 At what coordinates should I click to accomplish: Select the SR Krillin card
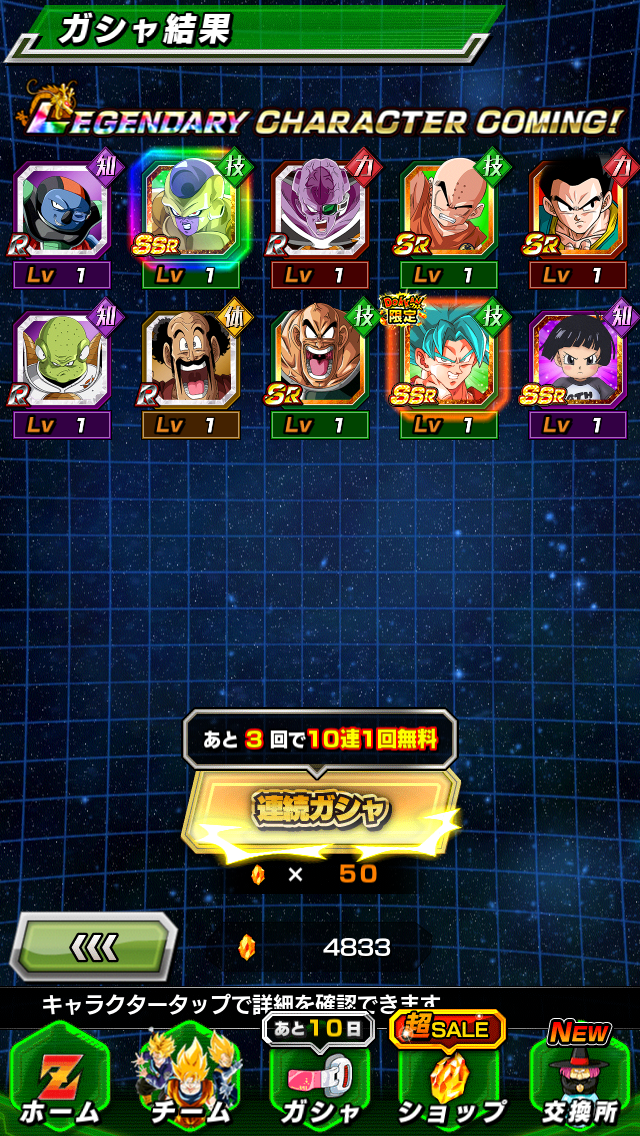coord(449,212)
